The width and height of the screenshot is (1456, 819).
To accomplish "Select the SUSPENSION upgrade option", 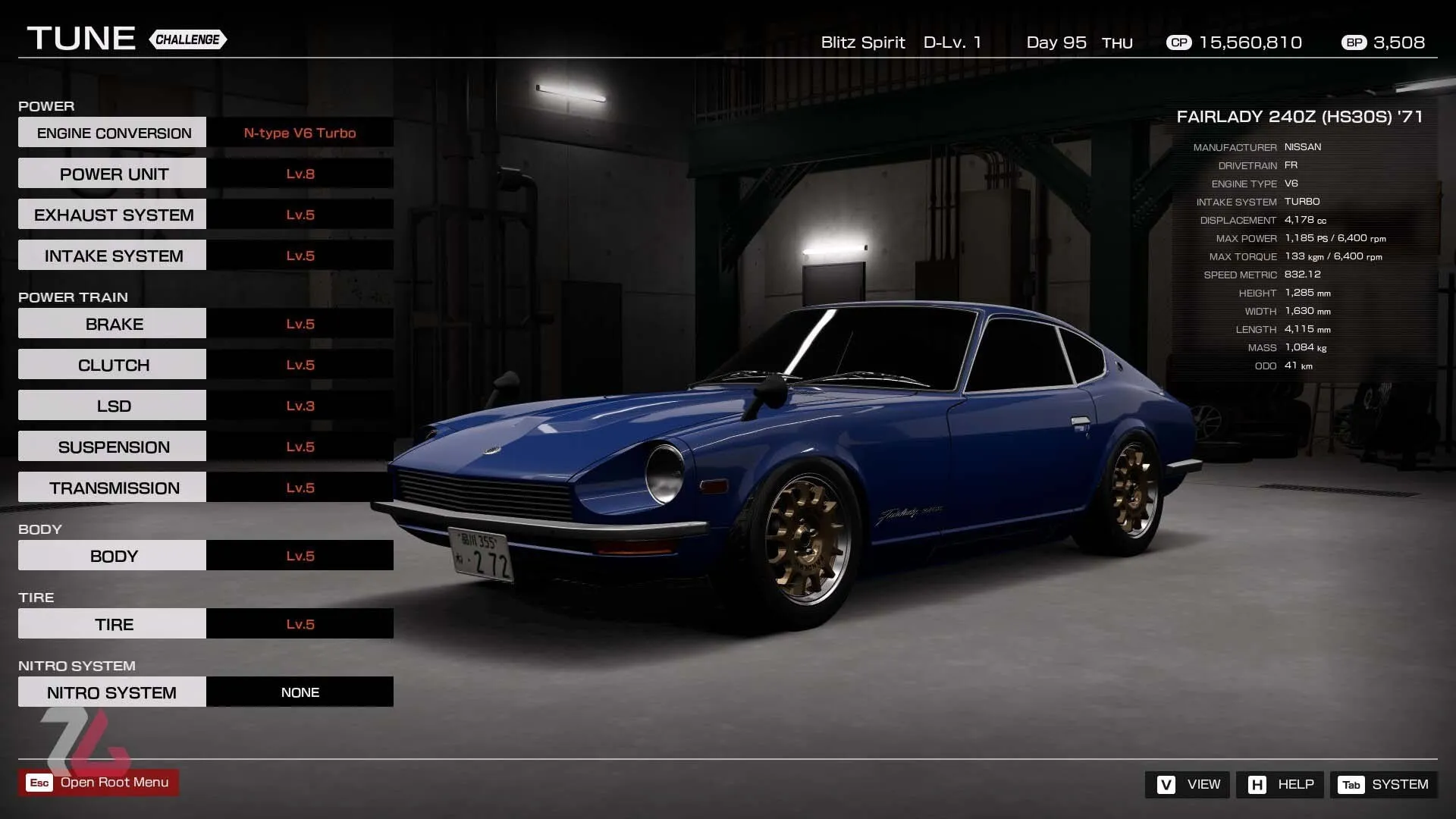I will [x=112, y=446].
